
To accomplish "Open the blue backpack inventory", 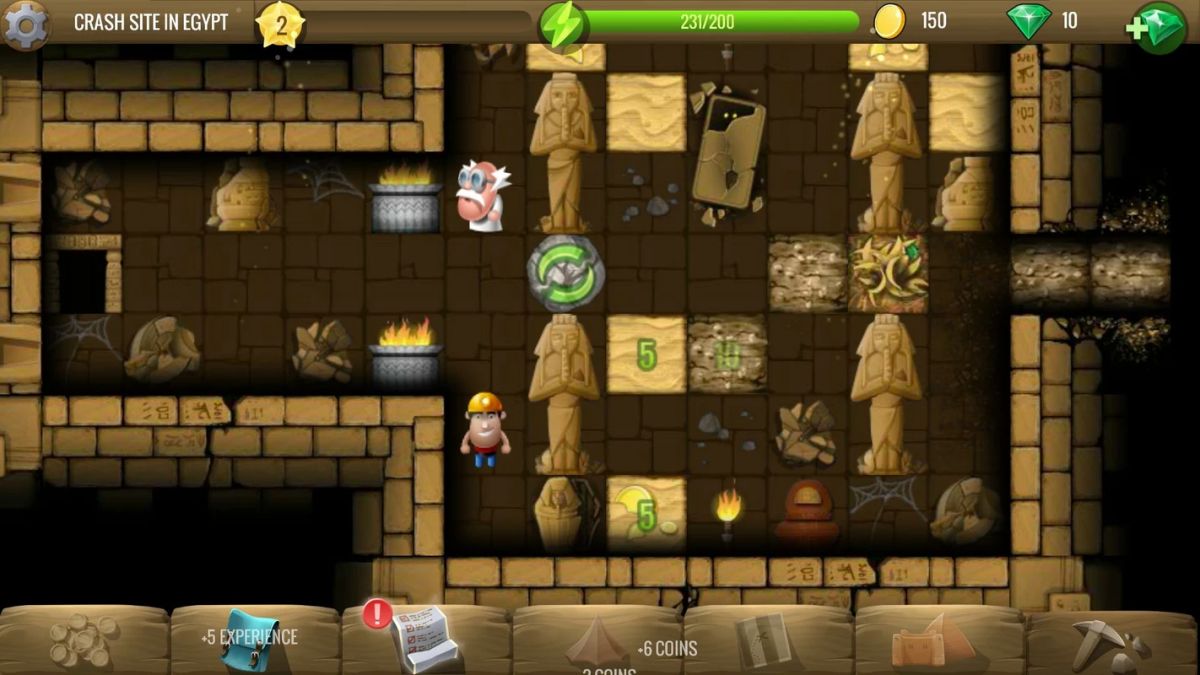I will coord(248,640).
